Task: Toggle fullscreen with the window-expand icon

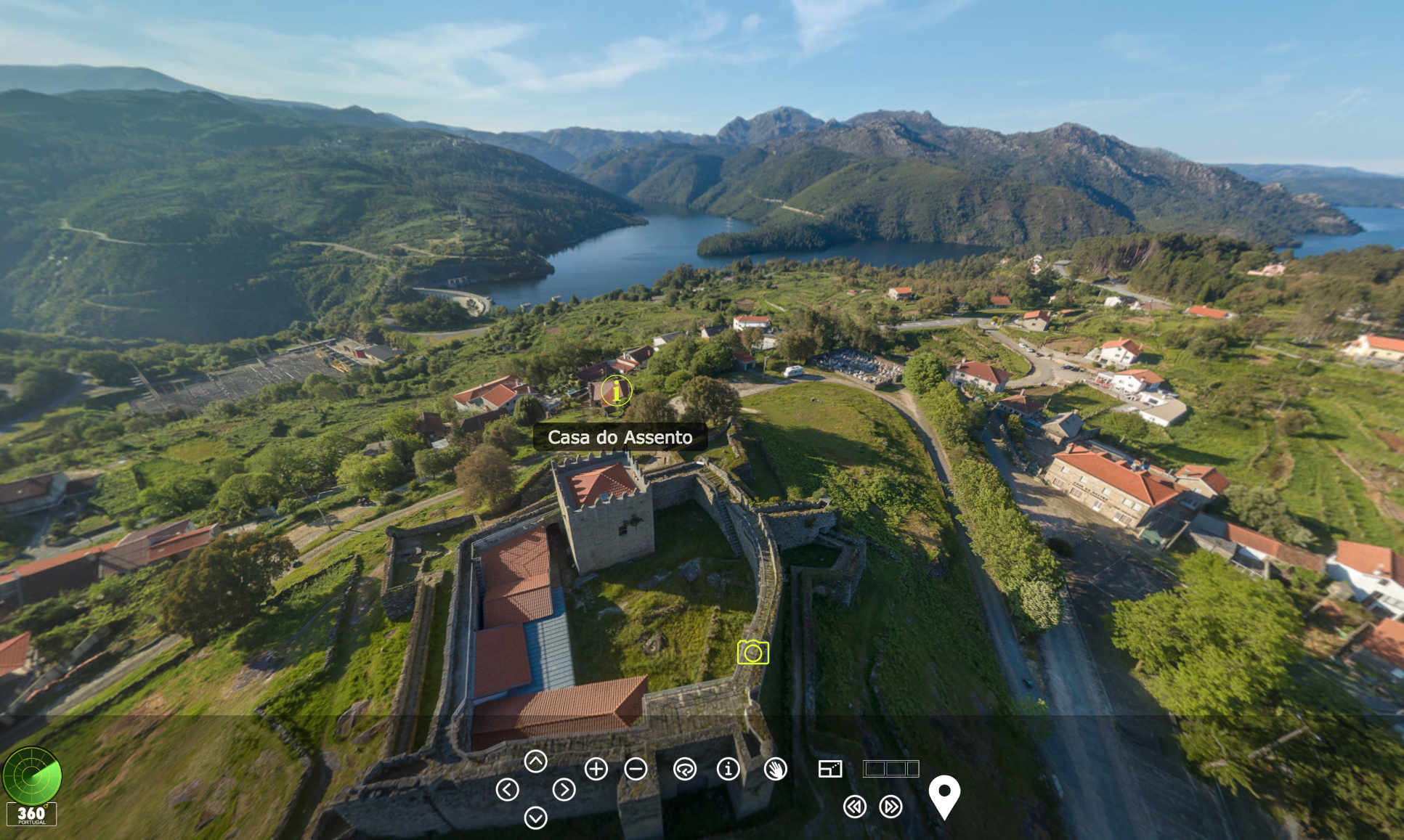Action: pyautogui.click(x=829, y=770)
